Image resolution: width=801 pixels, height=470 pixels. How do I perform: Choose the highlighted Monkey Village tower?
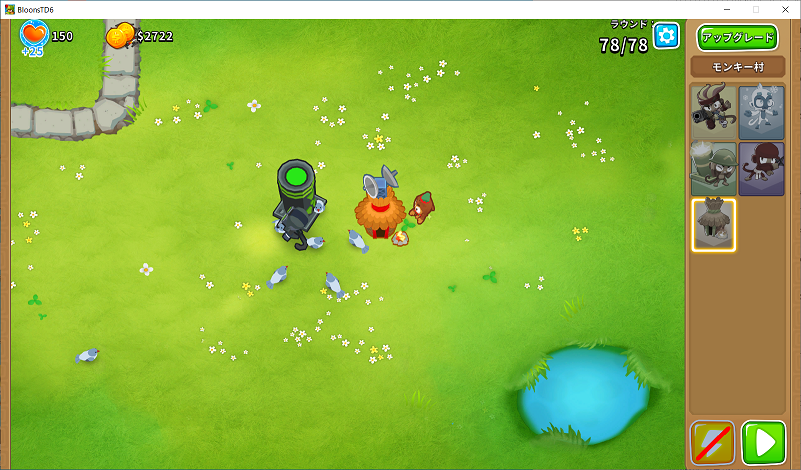[x=714, y=224]
